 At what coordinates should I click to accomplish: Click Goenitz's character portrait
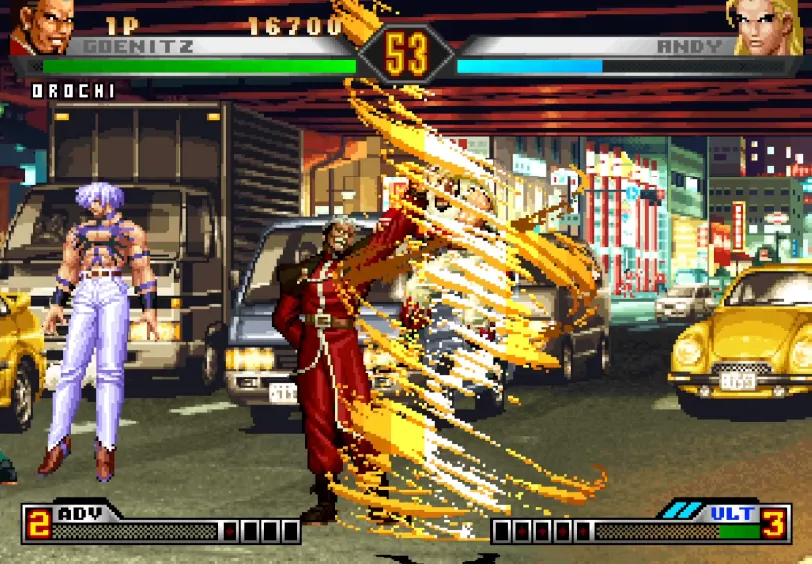coord(41,26)
